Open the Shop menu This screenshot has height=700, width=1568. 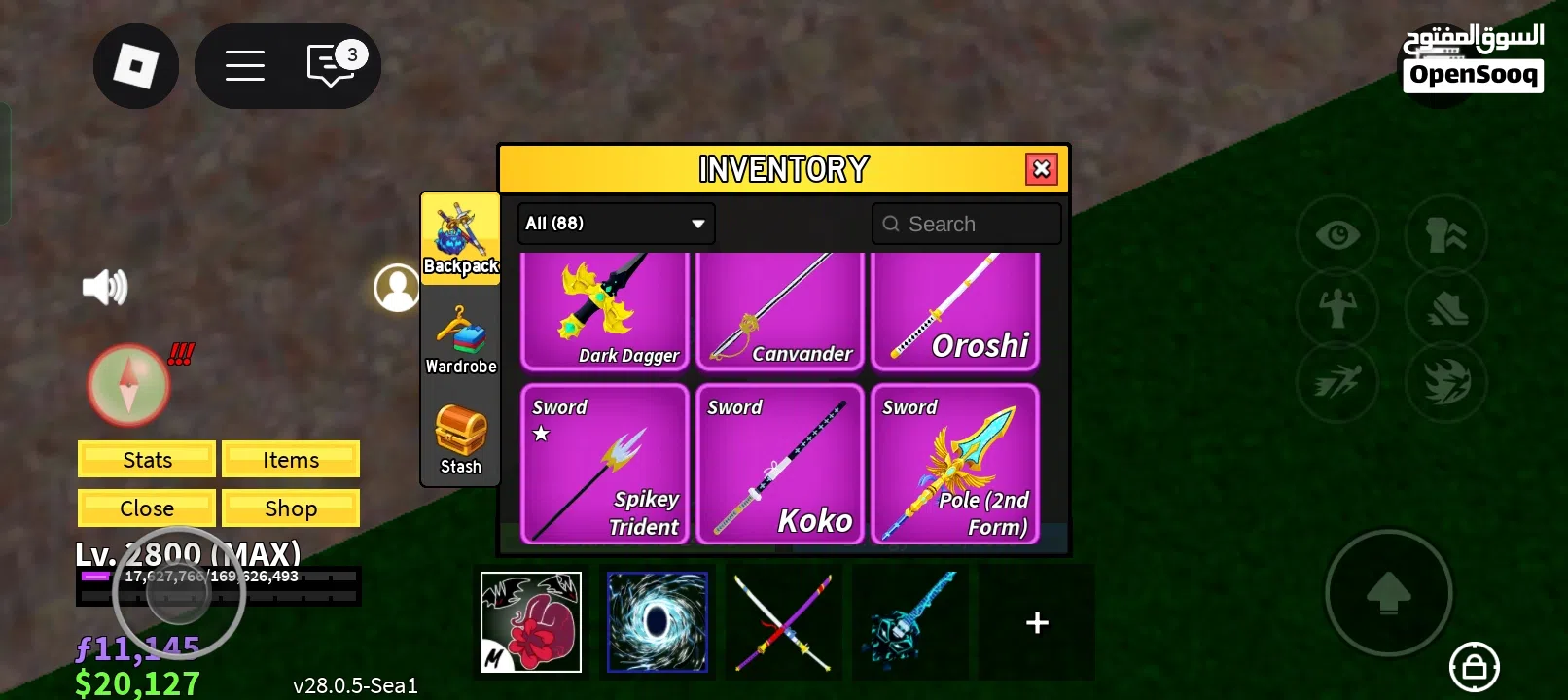291,507
